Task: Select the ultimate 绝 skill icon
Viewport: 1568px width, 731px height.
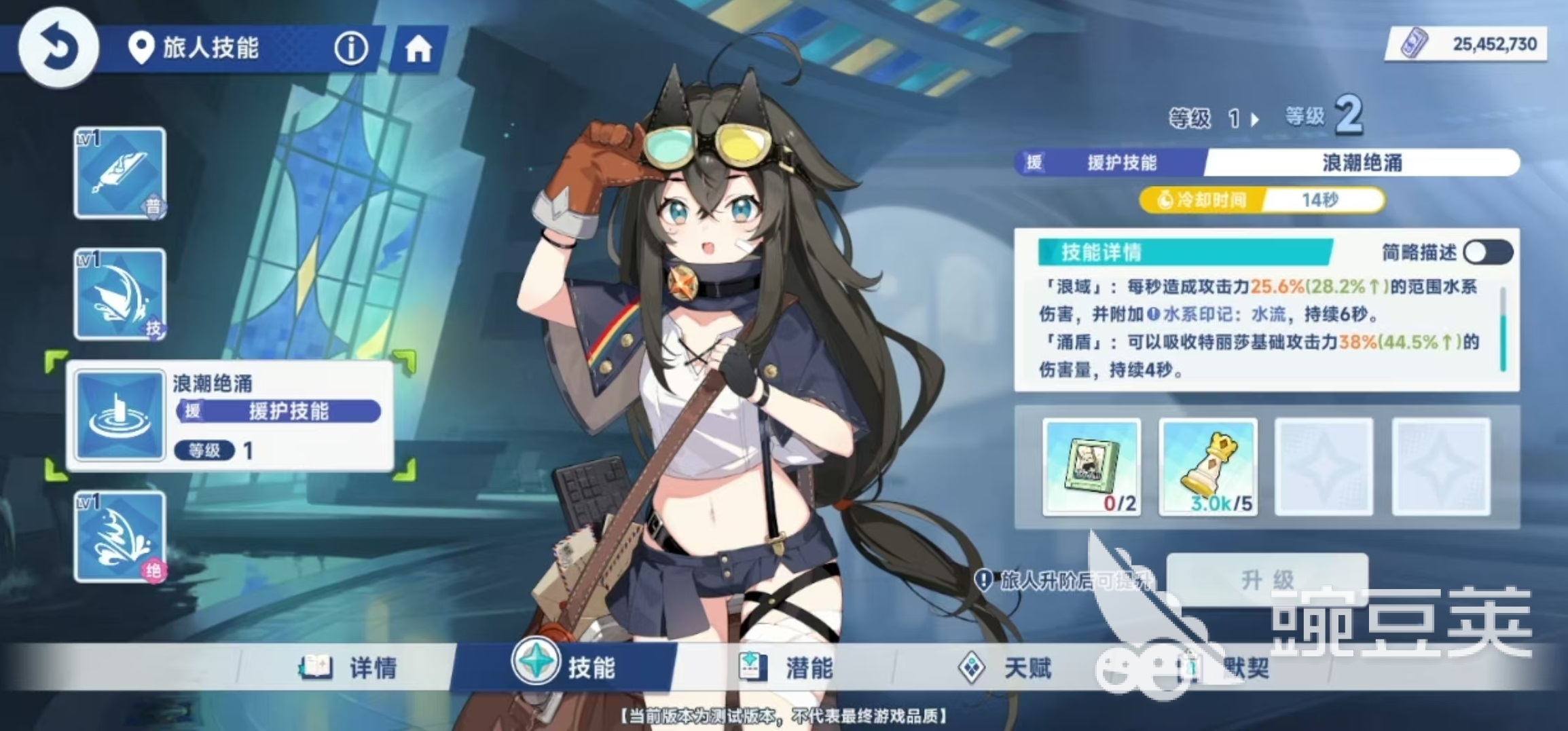Action: [x=120, y=537]
